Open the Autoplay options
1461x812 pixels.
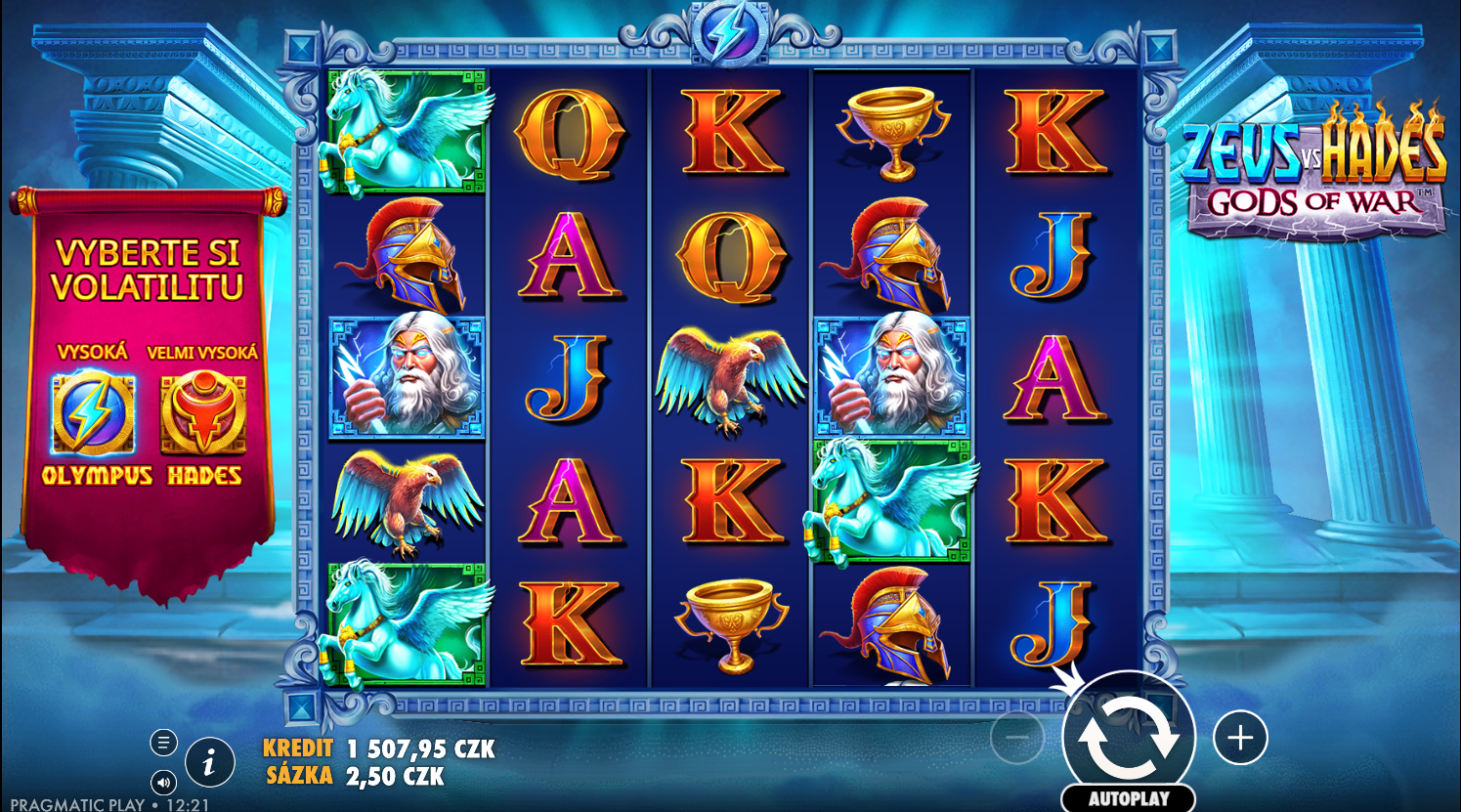[1129, 798]
